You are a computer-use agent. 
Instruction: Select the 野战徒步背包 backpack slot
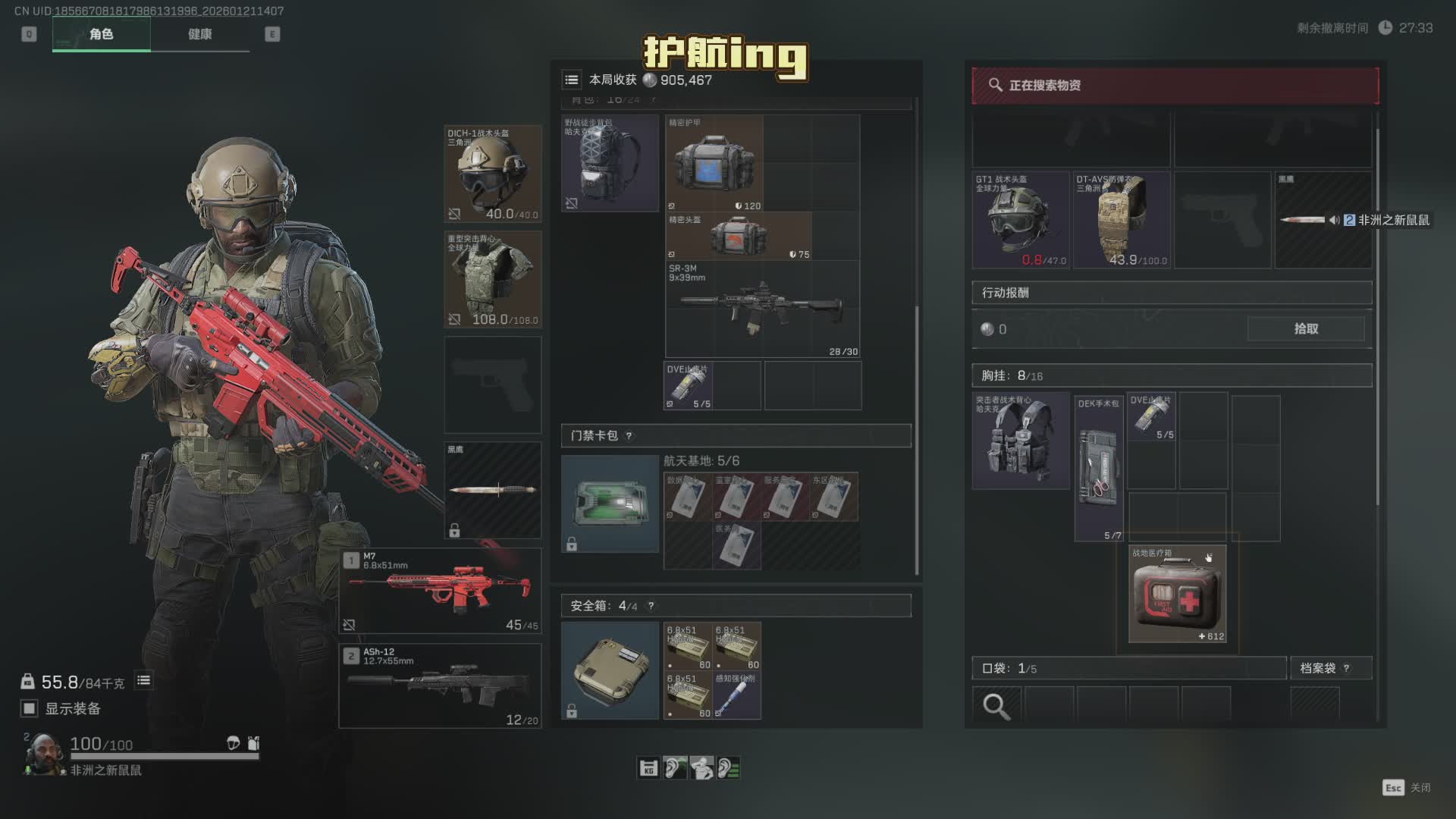coord(610,163)
